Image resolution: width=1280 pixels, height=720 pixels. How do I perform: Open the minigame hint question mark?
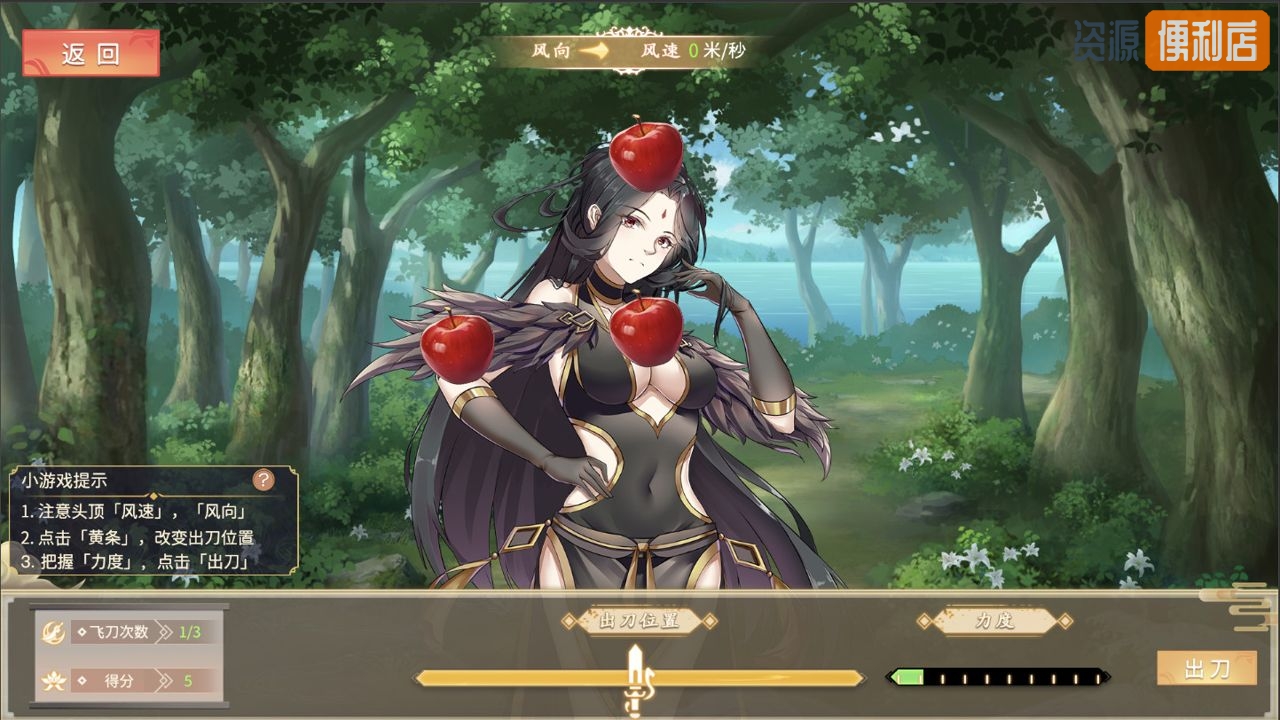(x=263, y=480)
